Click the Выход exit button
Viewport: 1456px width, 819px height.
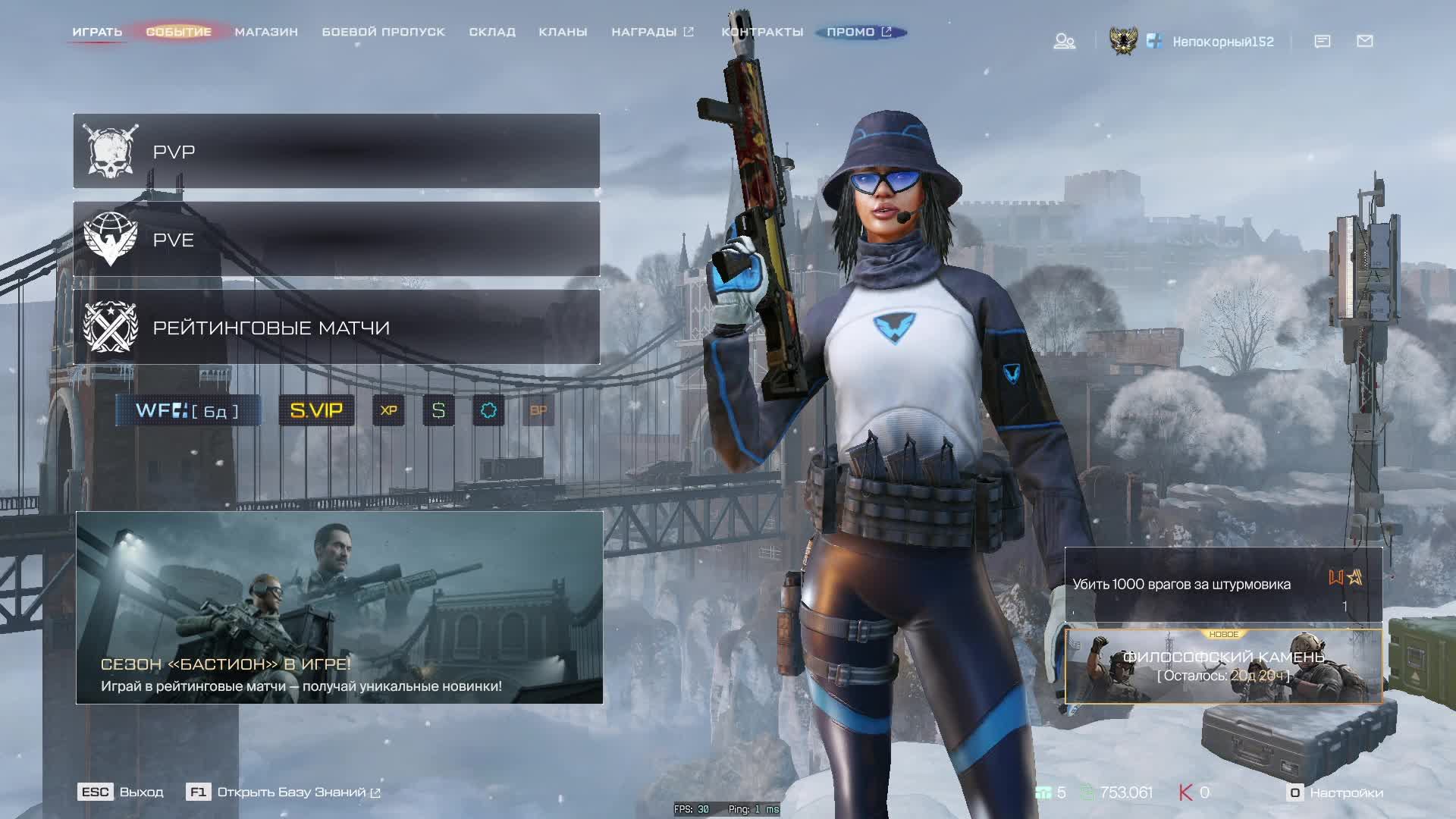tap(121, 792)
